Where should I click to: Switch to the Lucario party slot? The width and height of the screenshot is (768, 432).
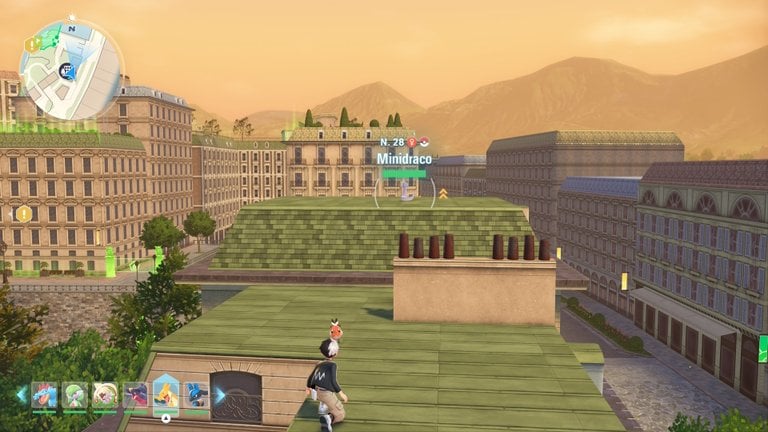click(196, 394)
